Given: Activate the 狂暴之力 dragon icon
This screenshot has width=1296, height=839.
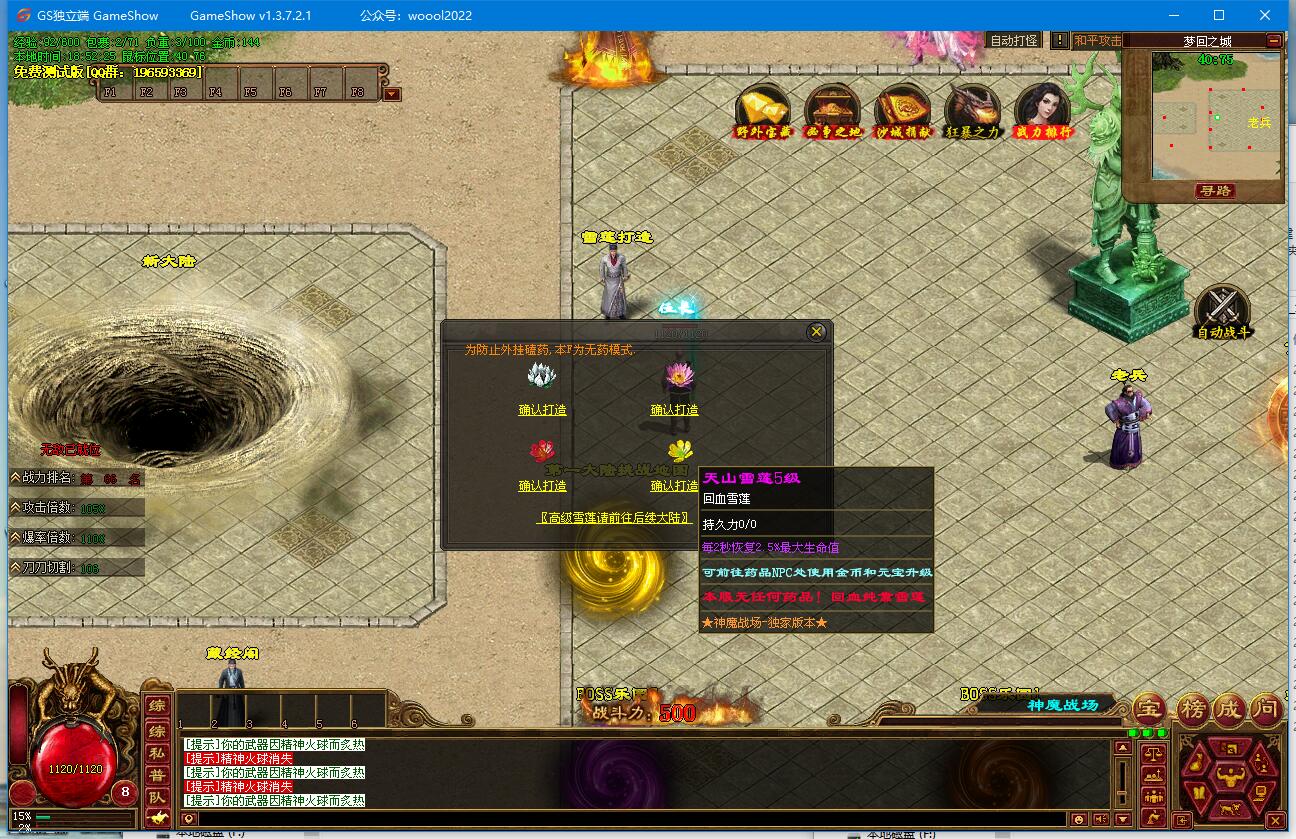Looking at the screenshot, I should click(x=973, y=109).
